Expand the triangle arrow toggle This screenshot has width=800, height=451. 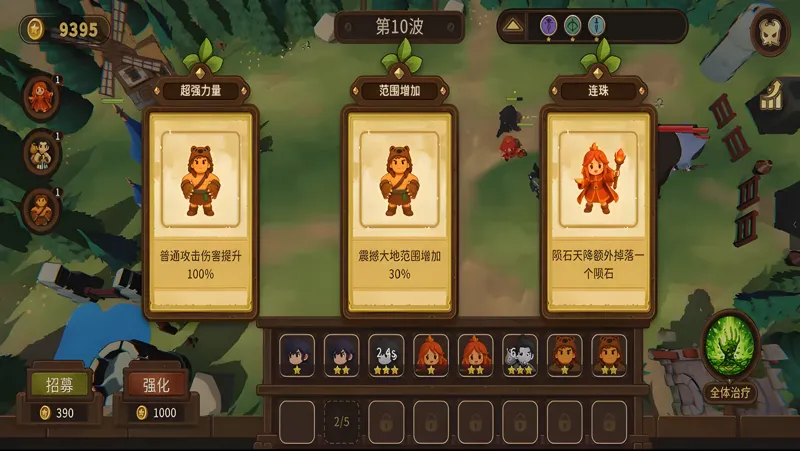point(513,26)
